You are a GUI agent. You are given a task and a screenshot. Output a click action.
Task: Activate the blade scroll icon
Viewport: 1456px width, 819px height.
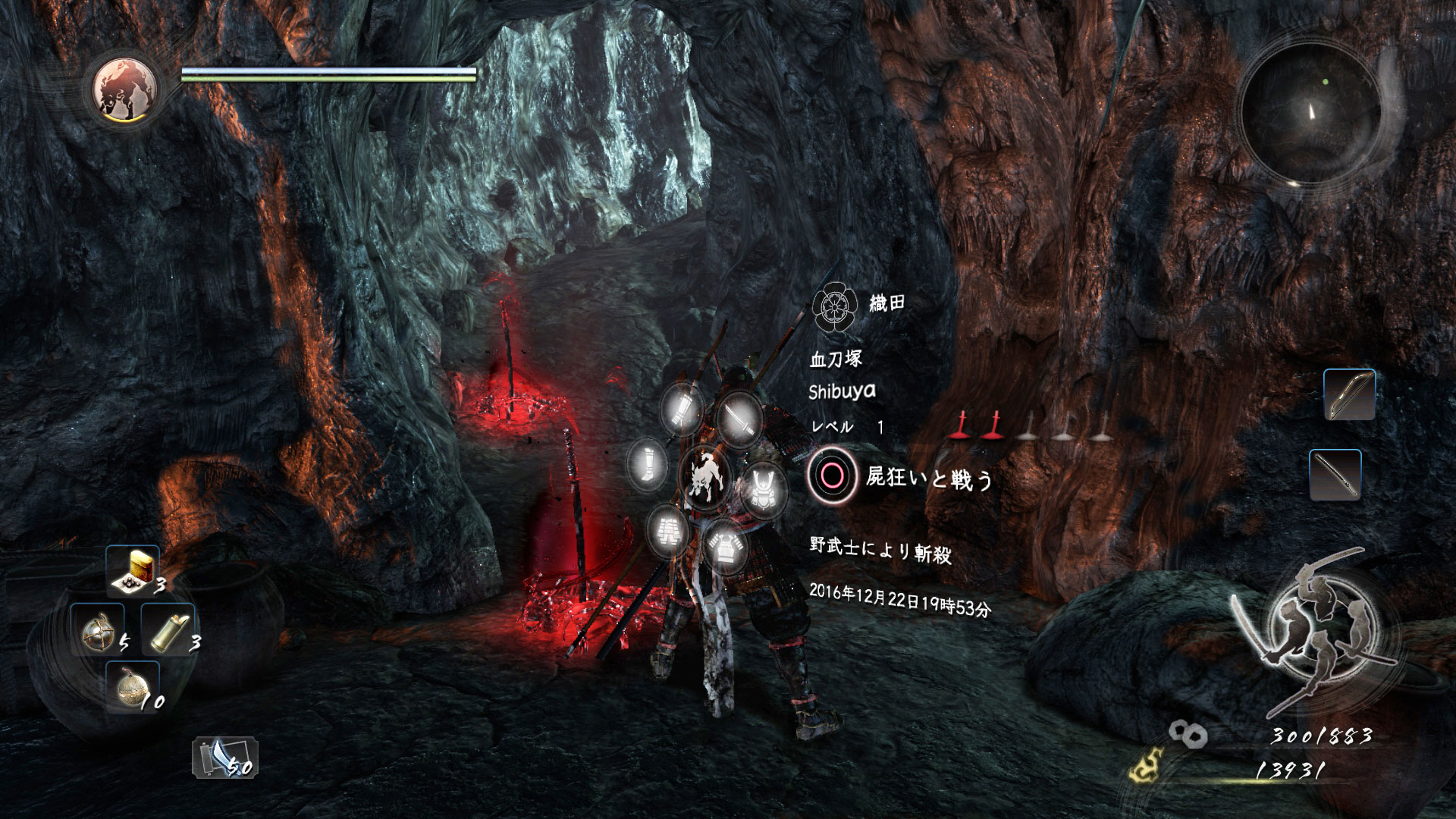[x=224, y=758]
